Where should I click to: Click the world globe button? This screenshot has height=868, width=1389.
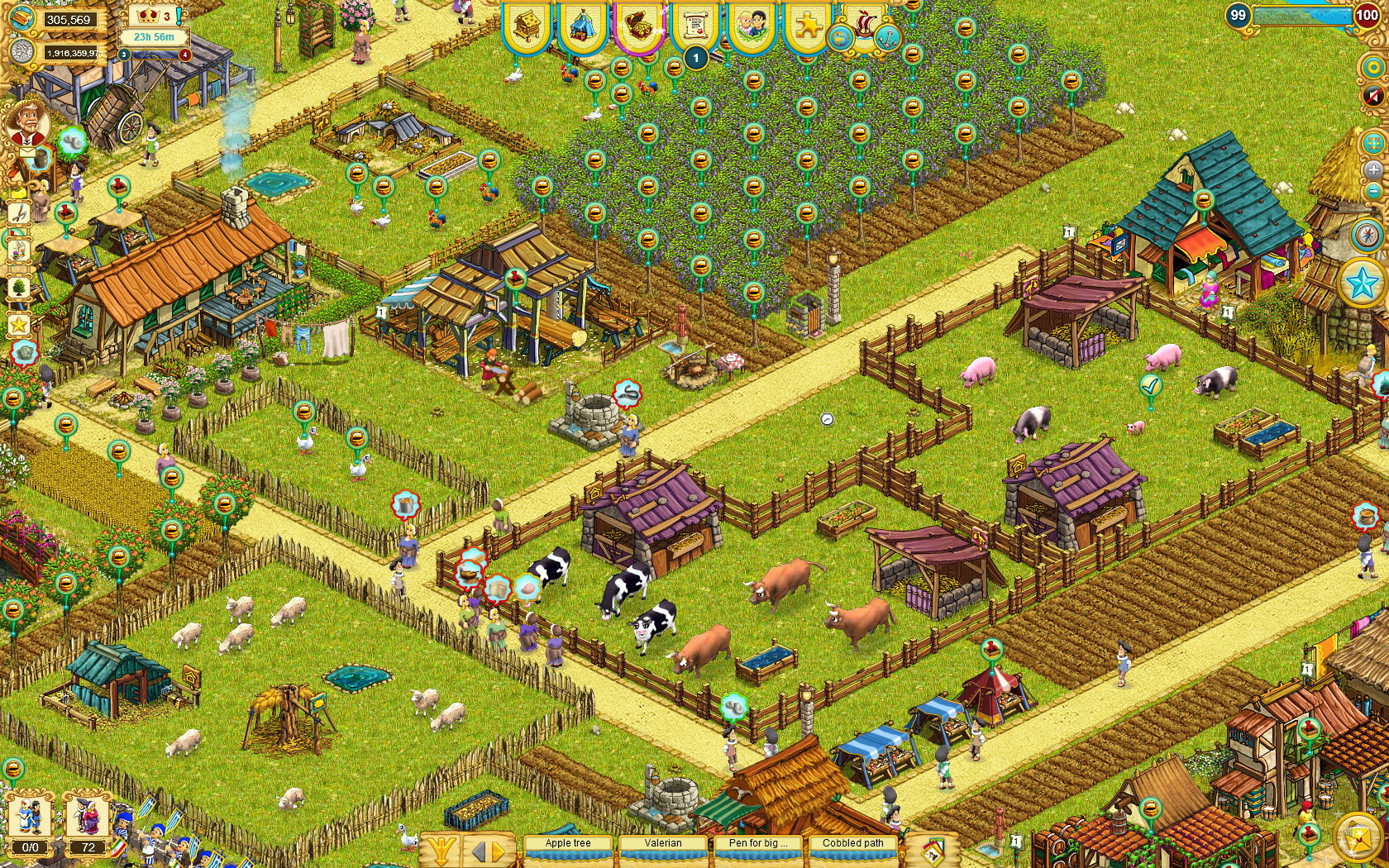(841, 37)
